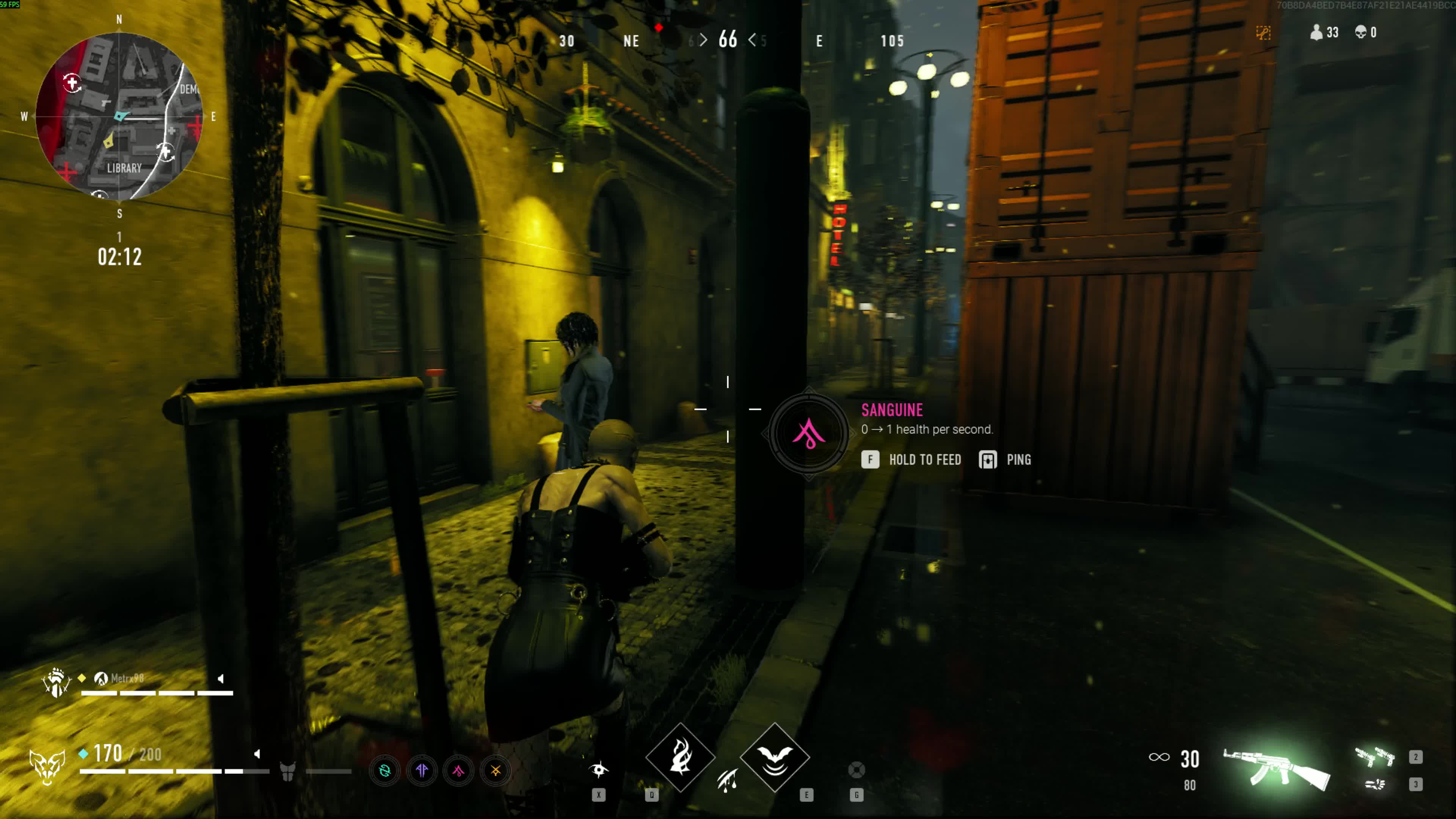Viewport: 1456px width, 819px height.
Task: Toggle the speaker icon near your health bar
Action: pyautogui.click(x=257, y=753)
